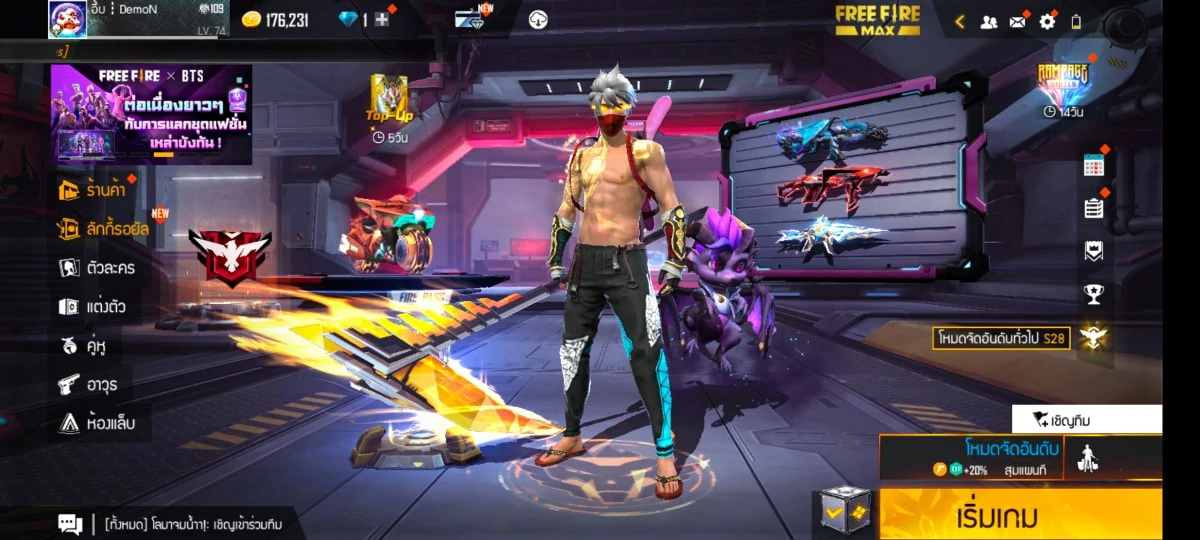View DemoN player profile avatar
The width and height of the screenshot is (1200, 540).
(x=67, y=19)
